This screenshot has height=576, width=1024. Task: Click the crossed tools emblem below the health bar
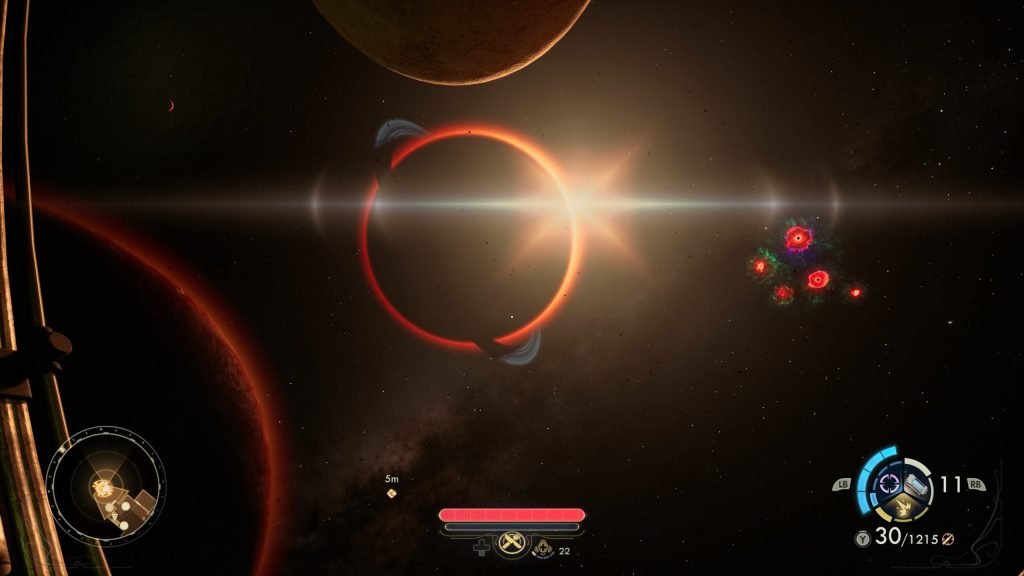(x=511, y=545)
